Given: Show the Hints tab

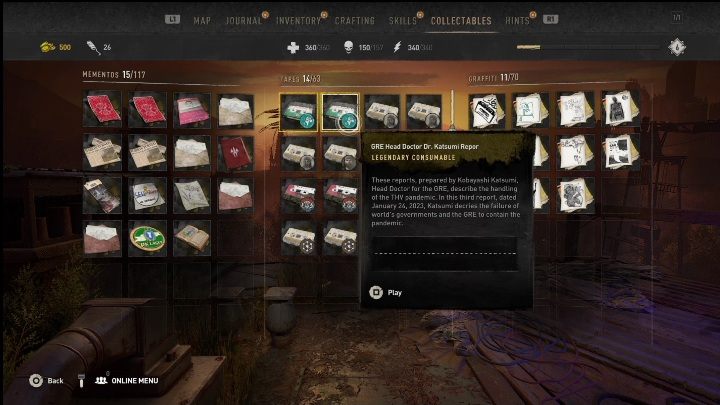Looking at the screenshot, I should point(519,20).
